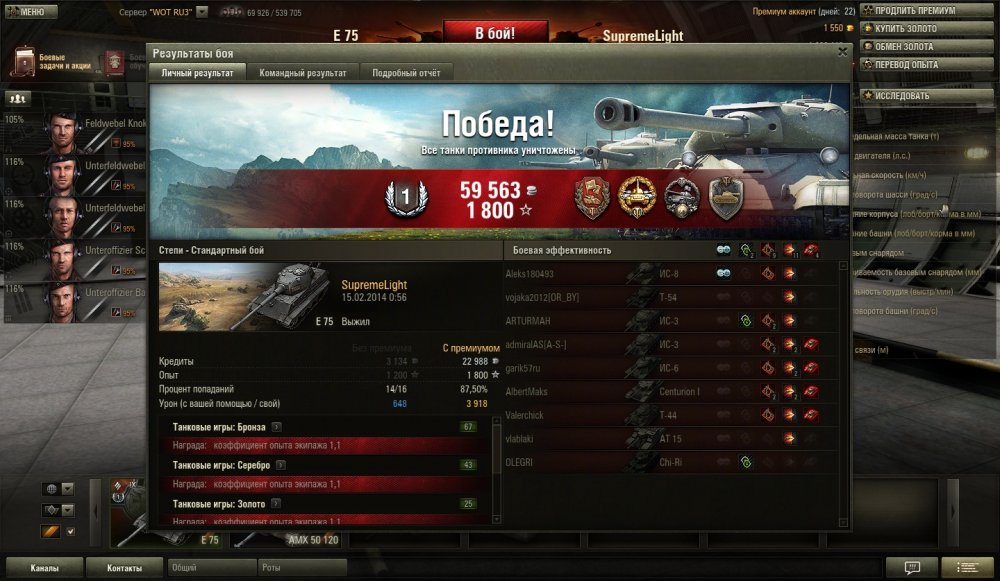Close the battle results window
This screenshot has width=1000, height=581.
[843, 51]
